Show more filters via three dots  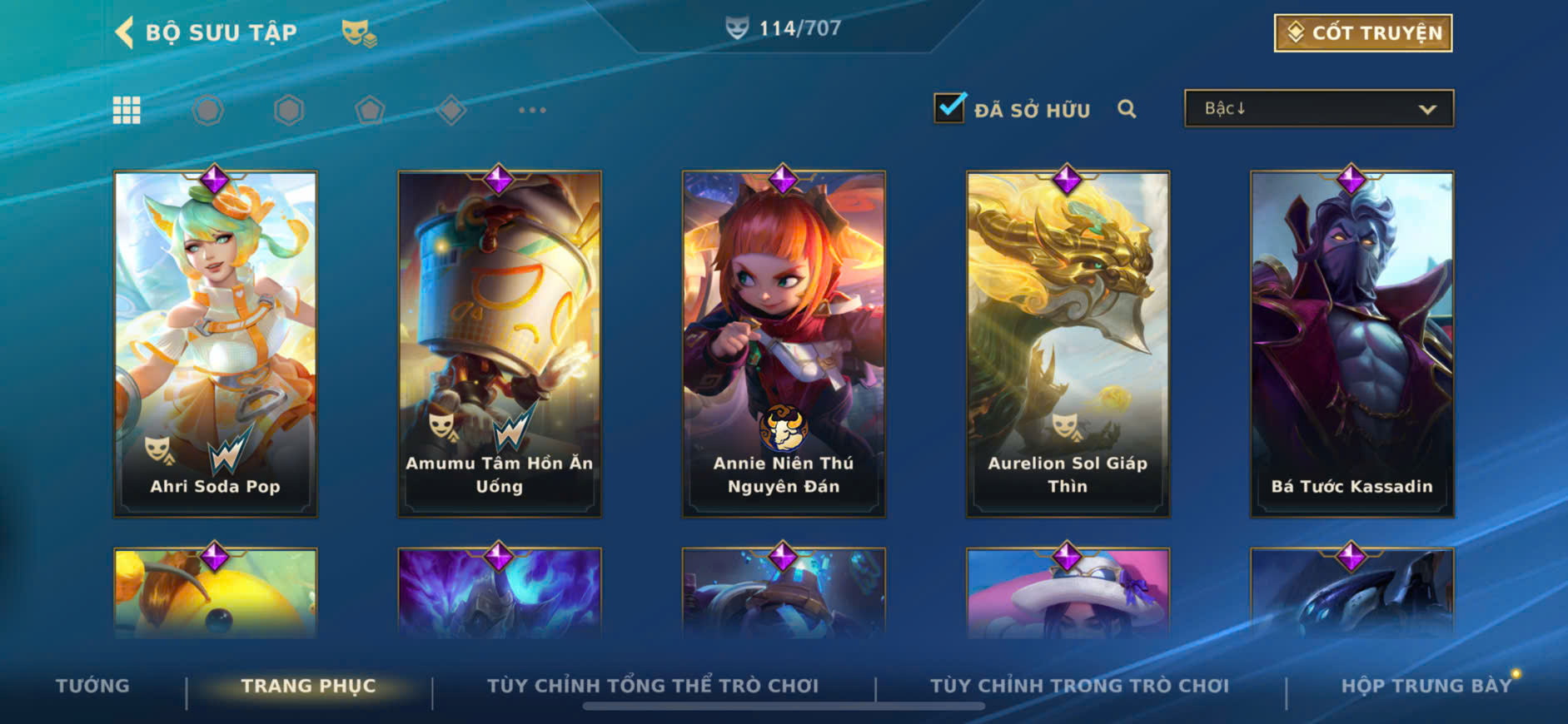(532, 110)
